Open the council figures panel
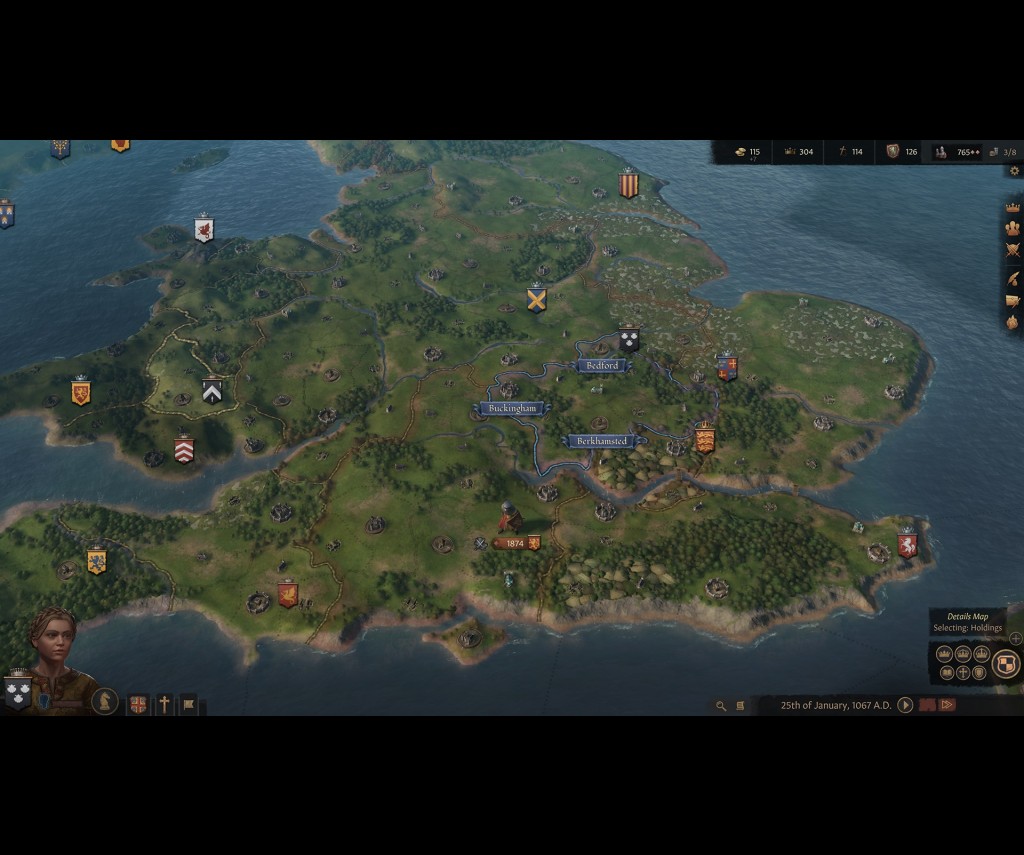This screenshot has width=1024, height=855. 1012,229
